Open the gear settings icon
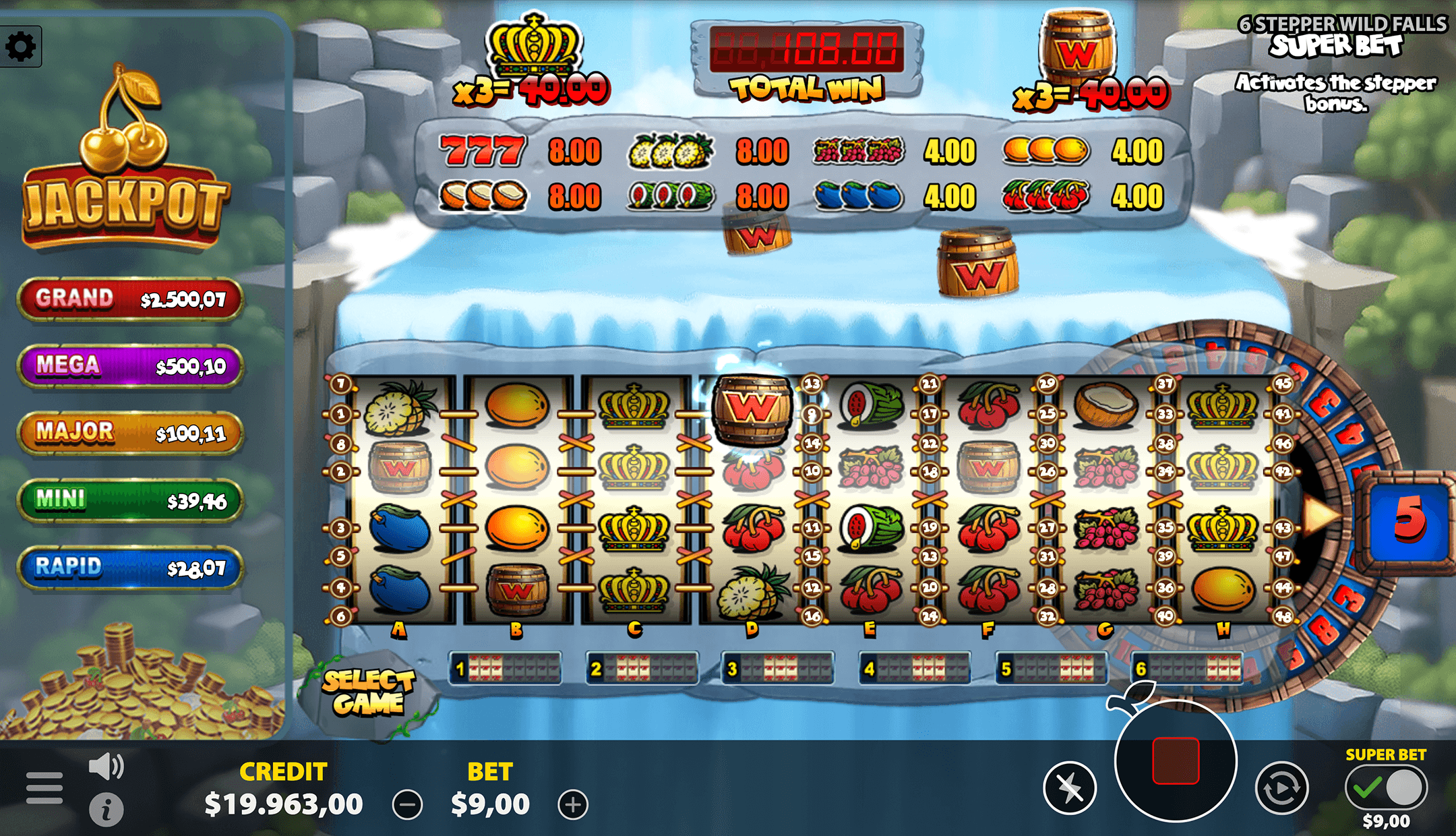1456x836 pixels. (21, 47)
